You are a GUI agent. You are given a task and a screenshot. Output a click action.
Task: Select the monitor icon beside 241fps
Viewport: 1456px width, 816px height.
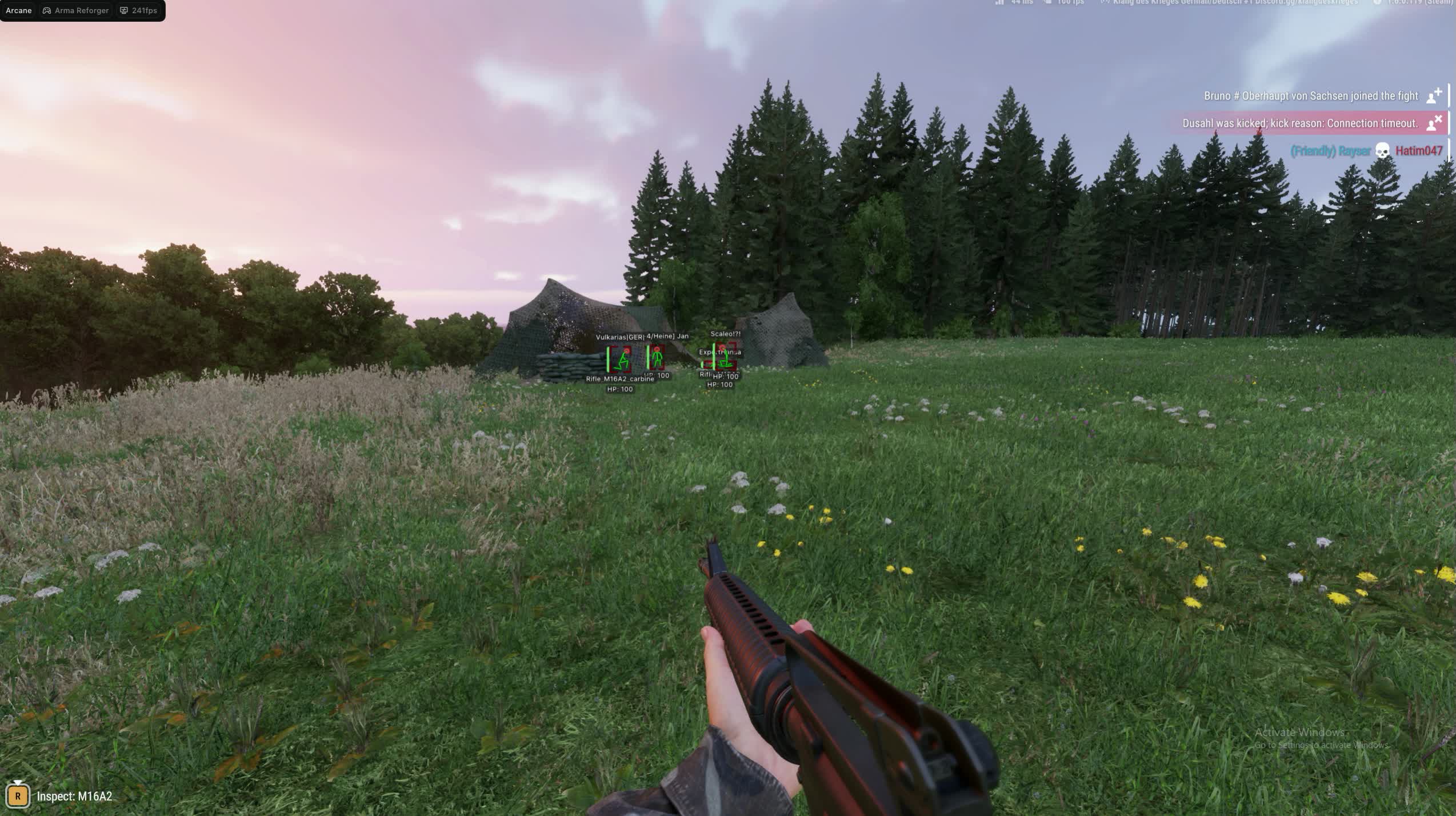pos(125,10)
